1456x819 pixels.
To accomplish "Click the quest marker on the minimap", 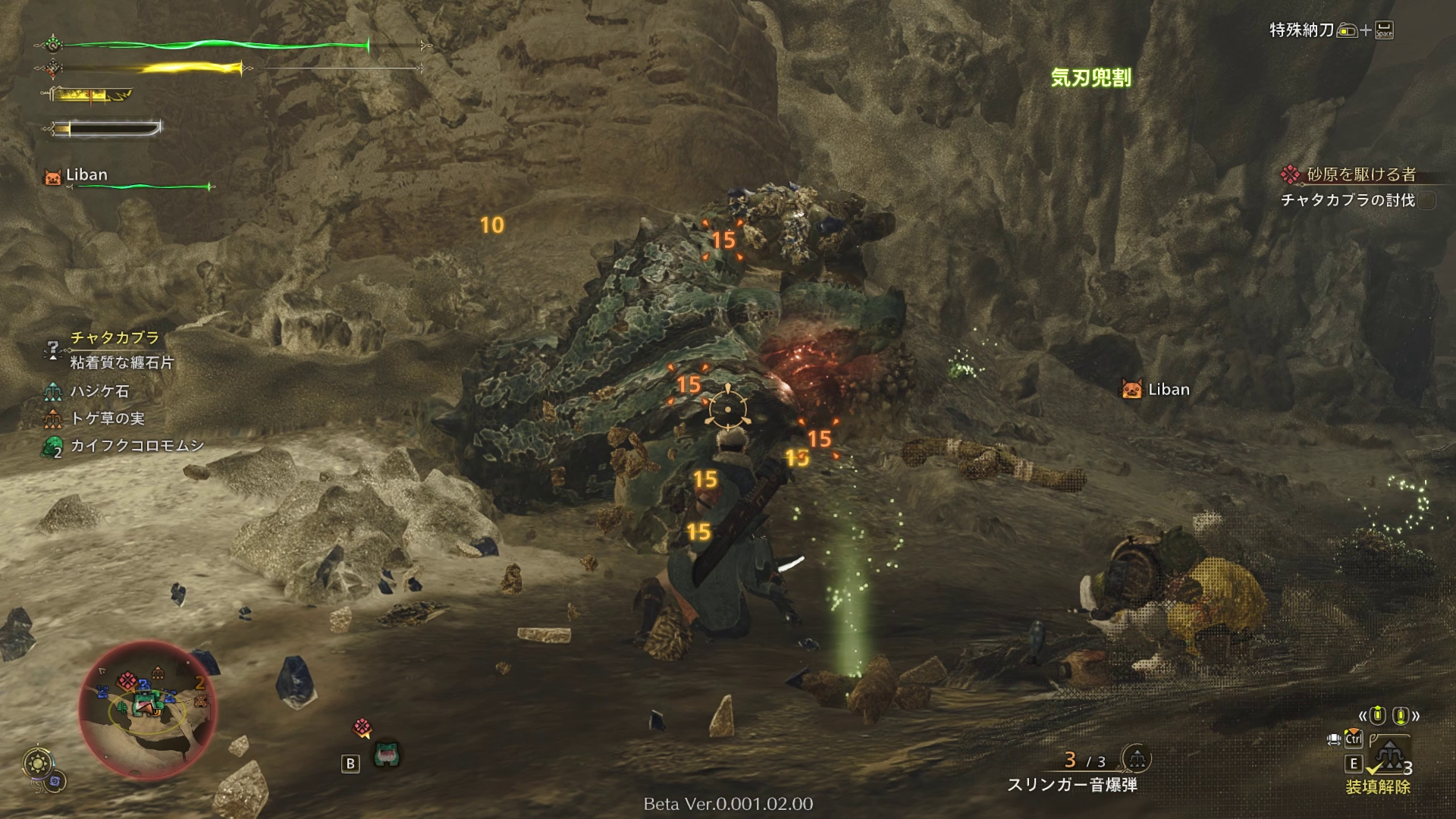I will click(x=127, y=679).
